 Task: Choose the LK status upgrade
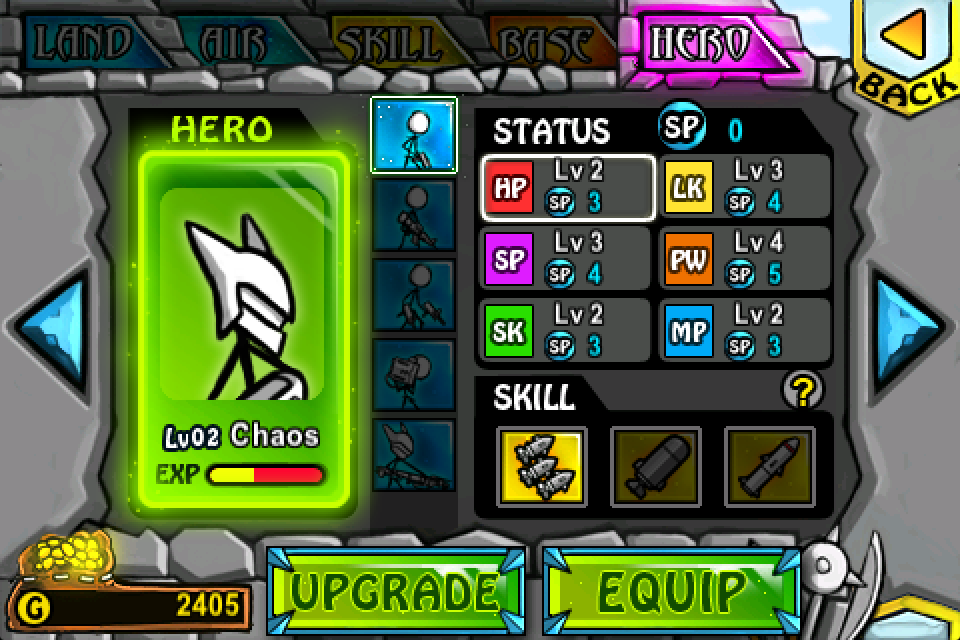click(746, 187)
